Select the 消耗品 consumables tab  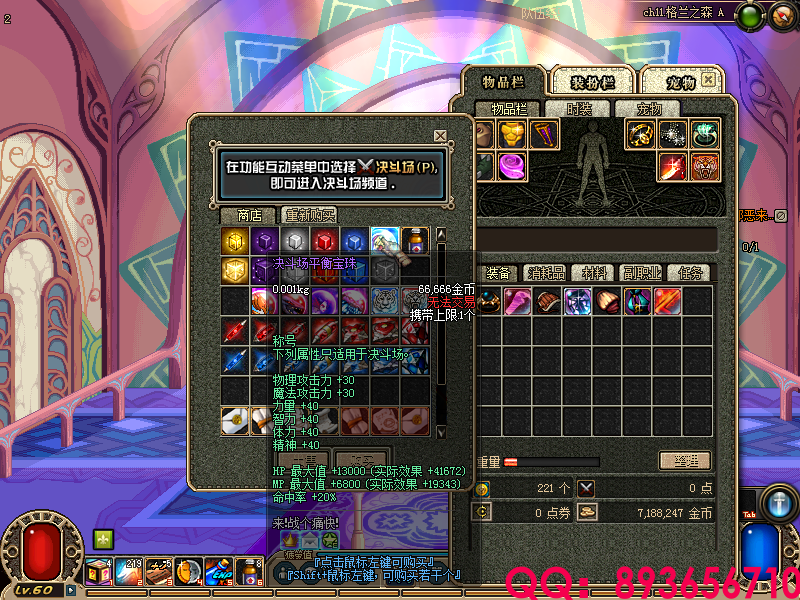[x=546, y=273]
